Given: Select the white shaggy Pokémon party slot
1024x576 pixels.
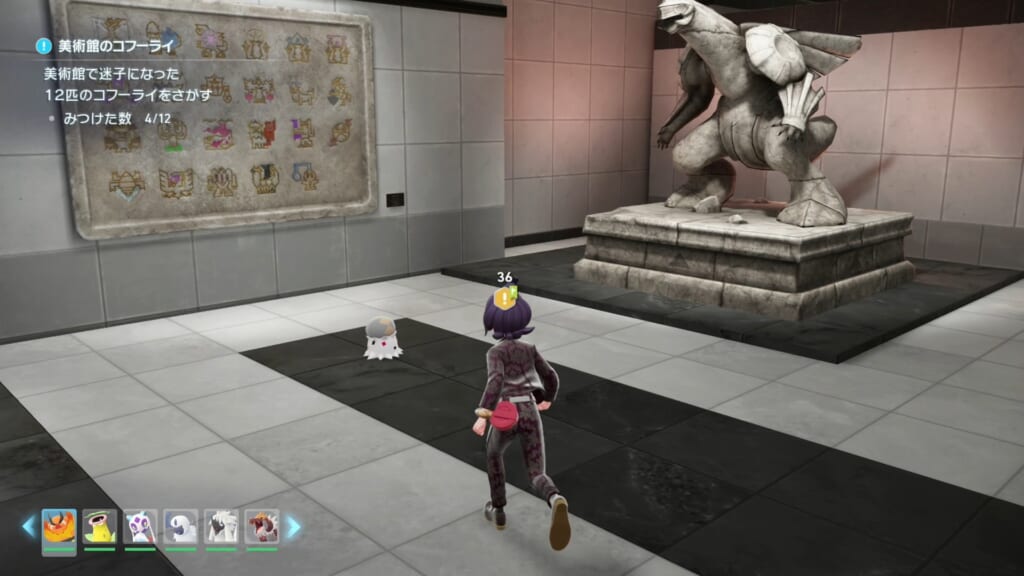Looking at the screenshot, I should [222, 527].
